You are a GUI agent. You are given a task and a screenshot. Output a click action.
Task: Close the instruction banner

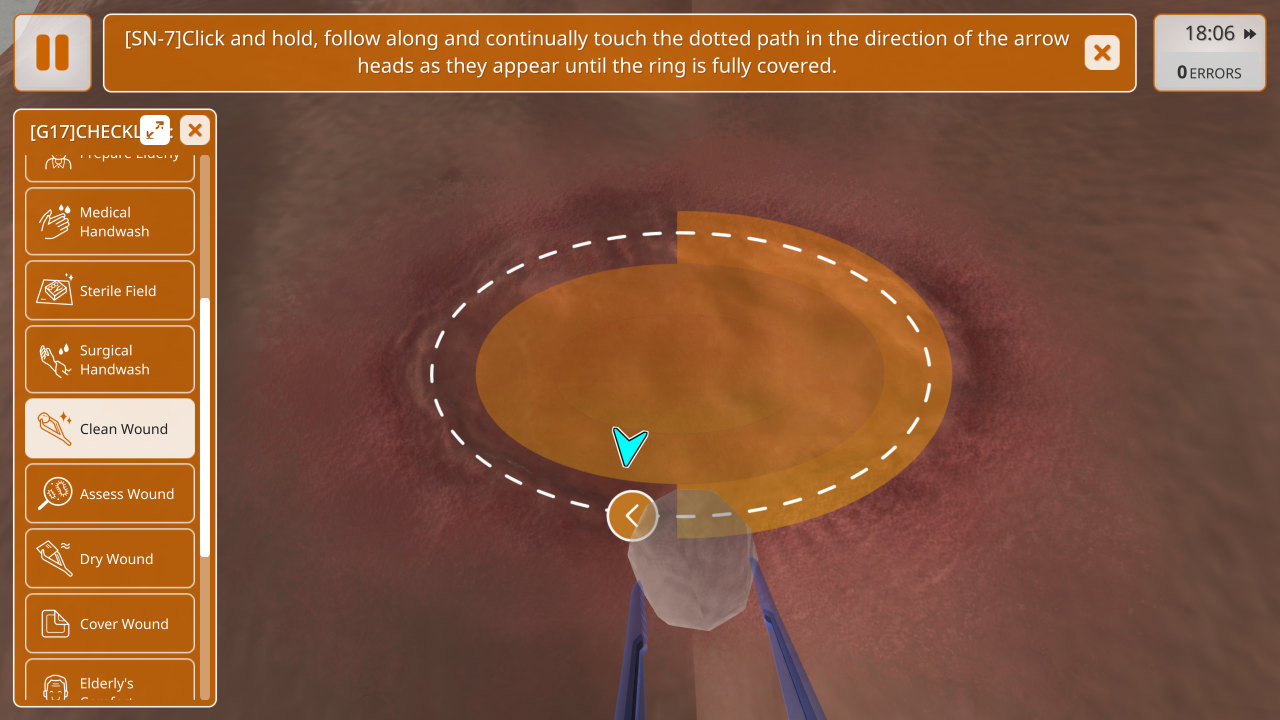[1102, 53]
